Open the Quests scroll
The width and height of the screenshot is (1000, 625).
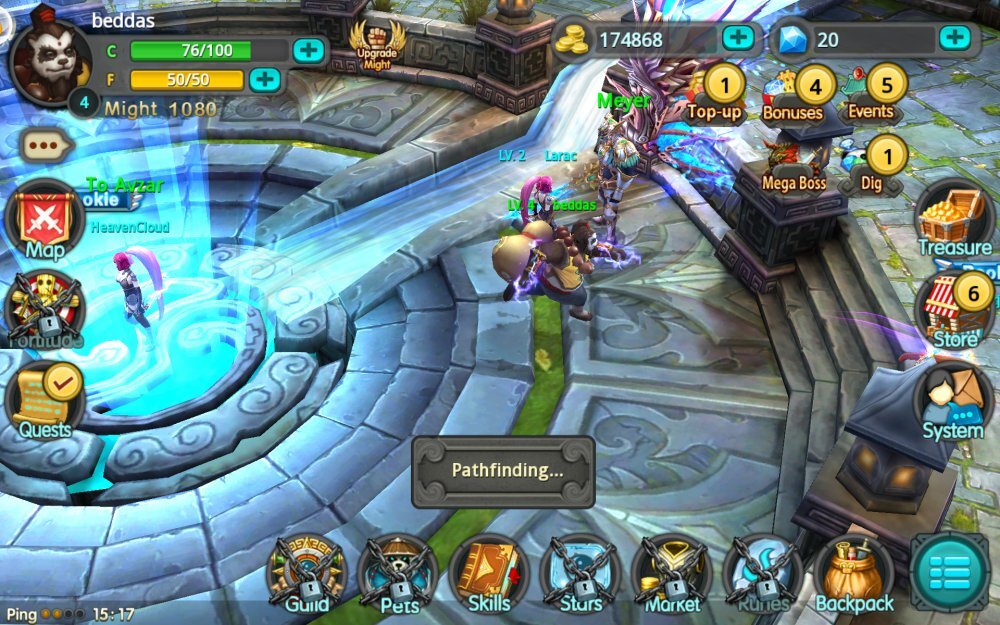point(45,401)
